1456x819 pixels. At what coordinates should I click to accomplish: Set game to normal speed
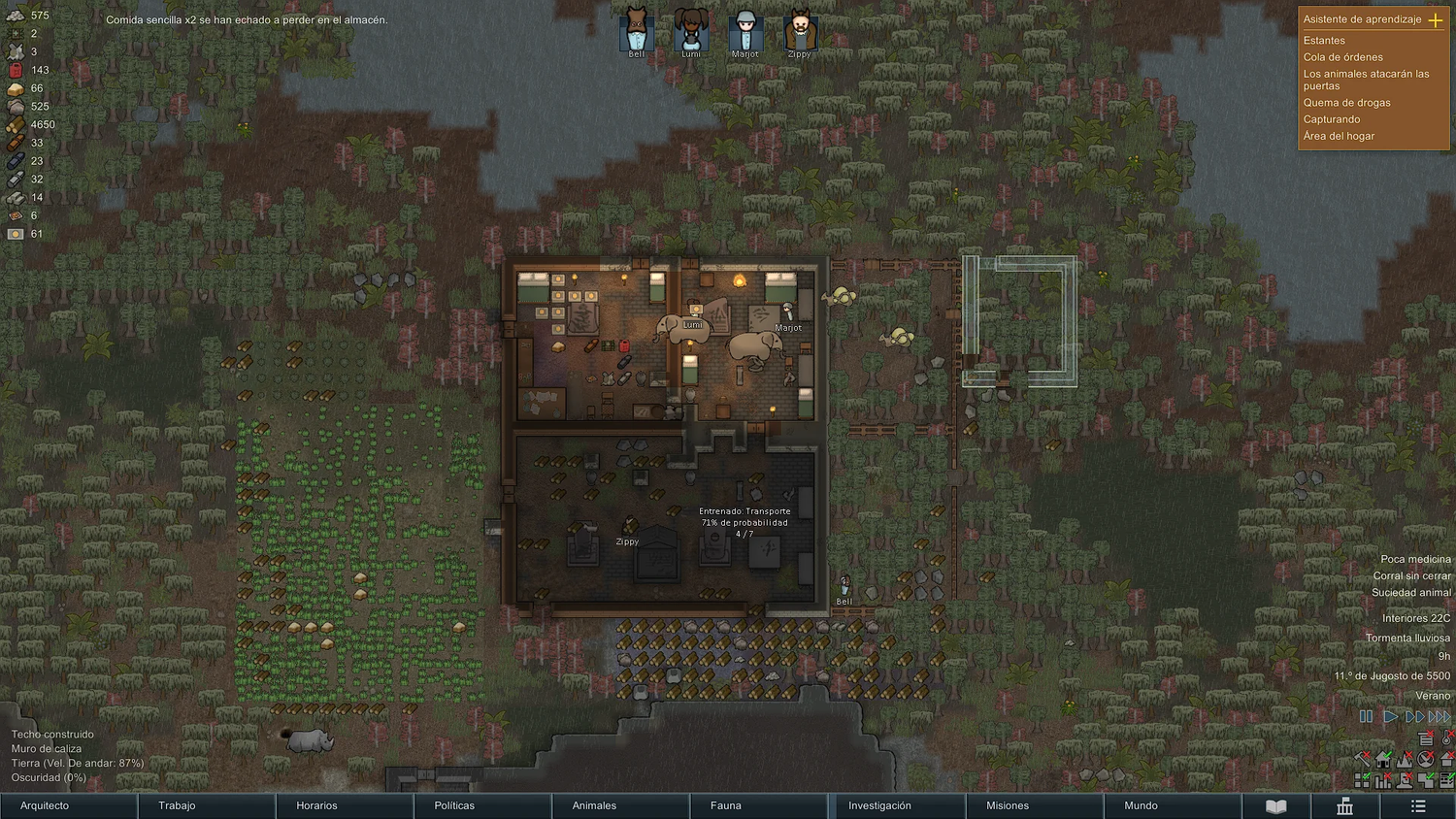coord(1390,717)
